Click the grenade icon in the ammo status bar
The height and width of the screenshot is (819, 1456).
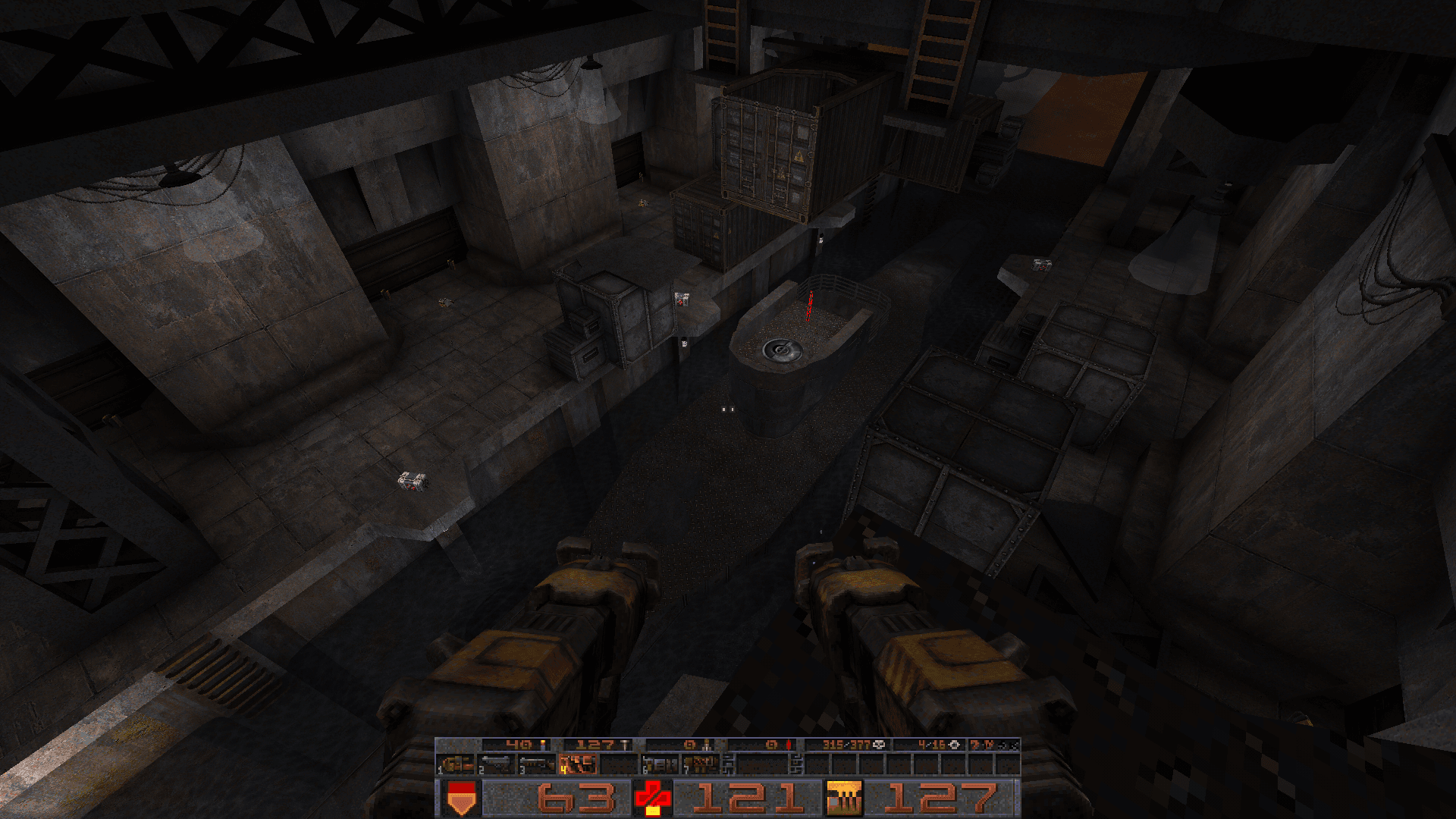(705, 745)
